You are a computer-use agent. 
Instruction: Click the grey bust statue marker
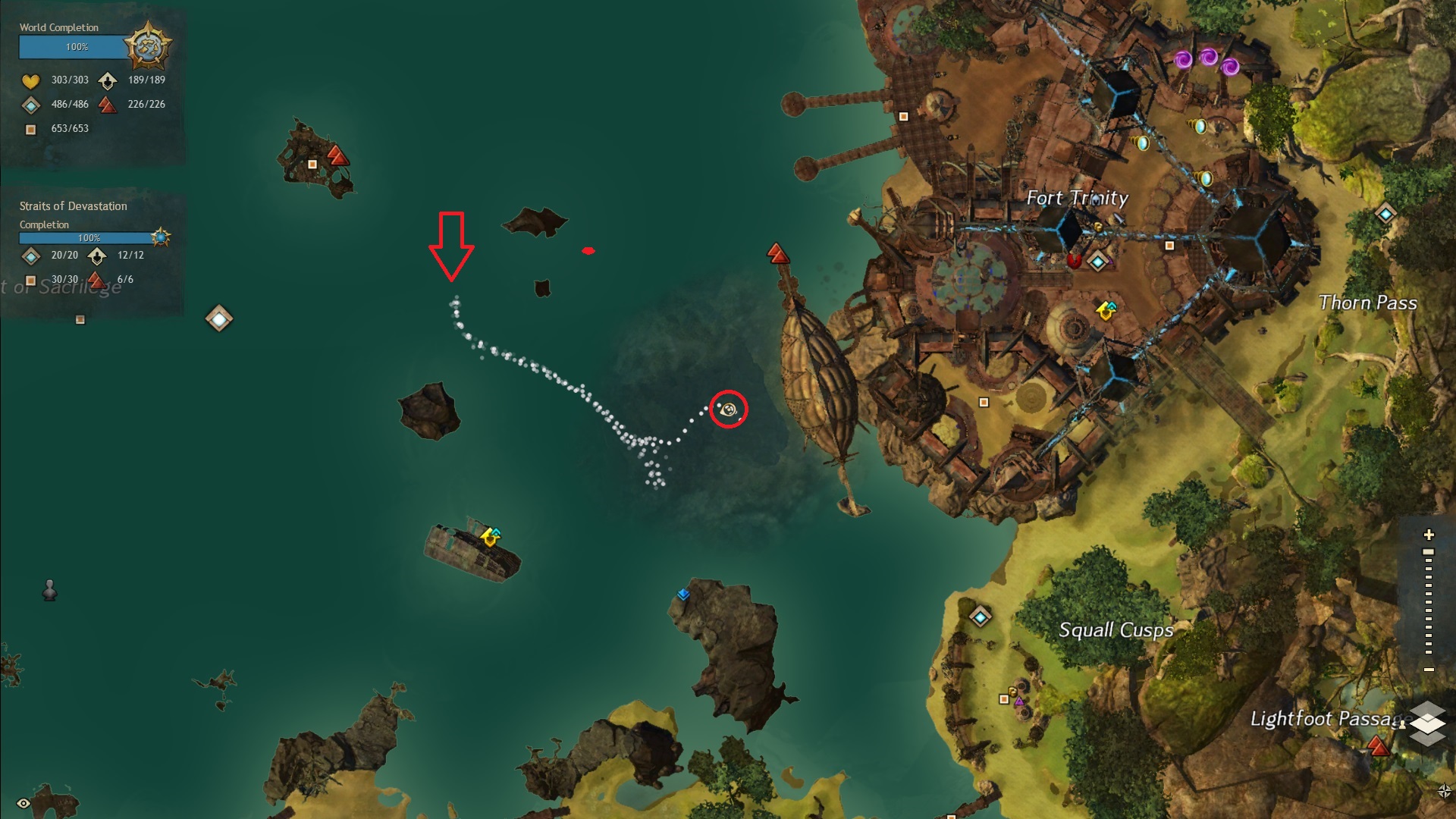50,589
